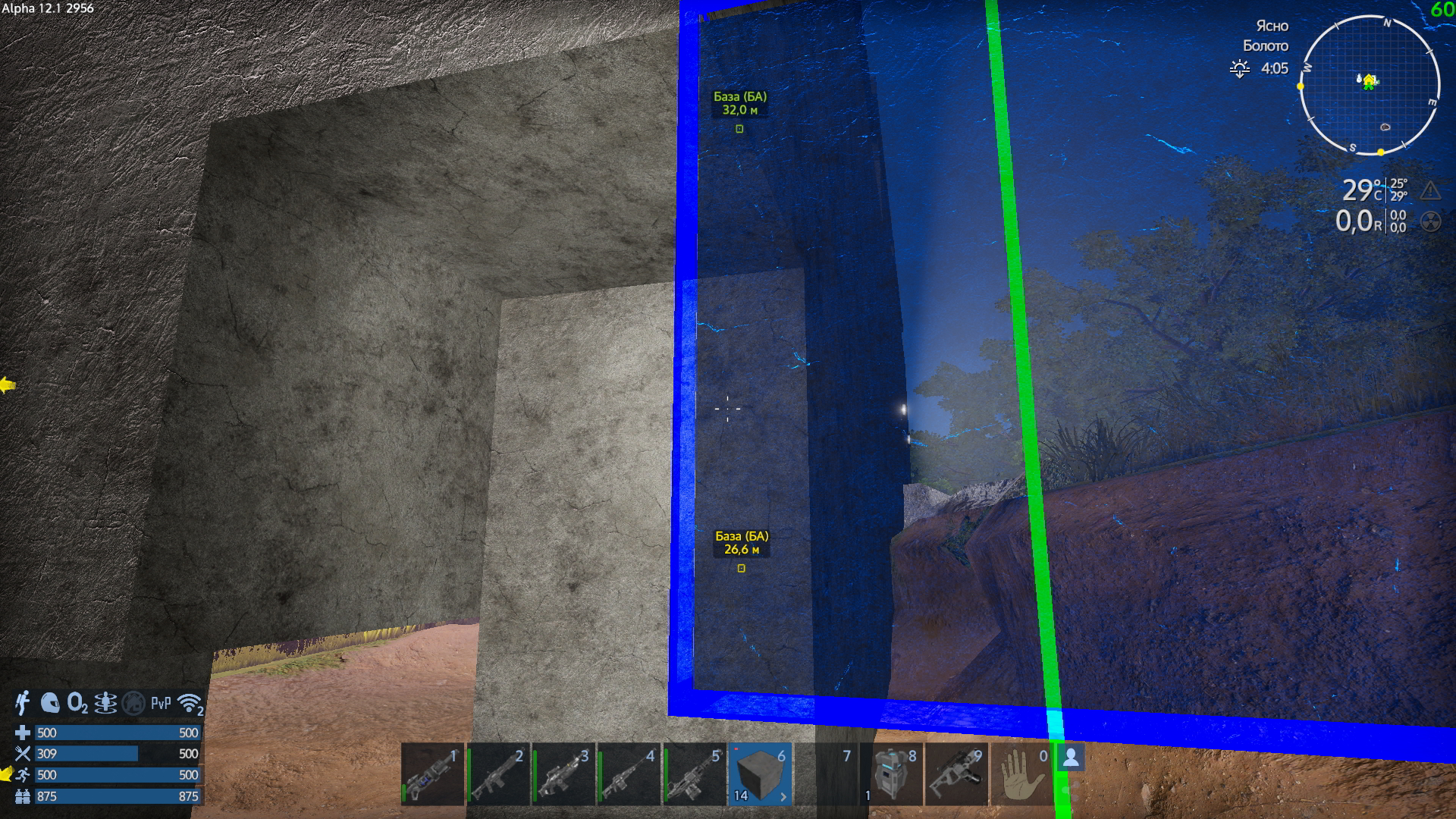Toggle the jetpack status icon
The height and width of the screenshot is (819, 1456).
point(23,703)
